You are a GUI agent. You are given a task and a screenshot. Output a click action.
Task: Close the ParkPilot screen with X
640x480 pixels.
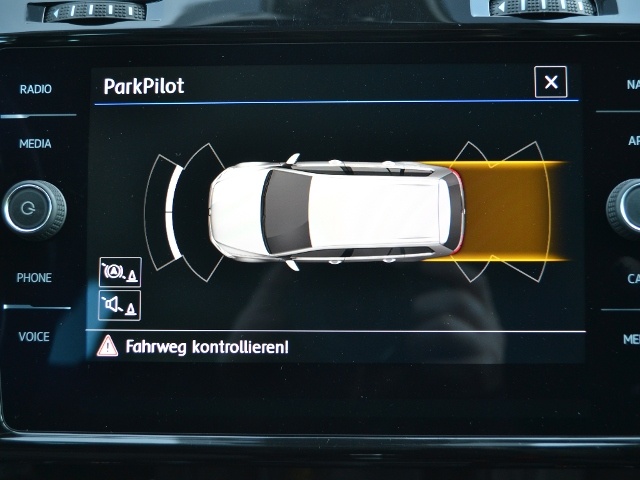click(550, 82)
